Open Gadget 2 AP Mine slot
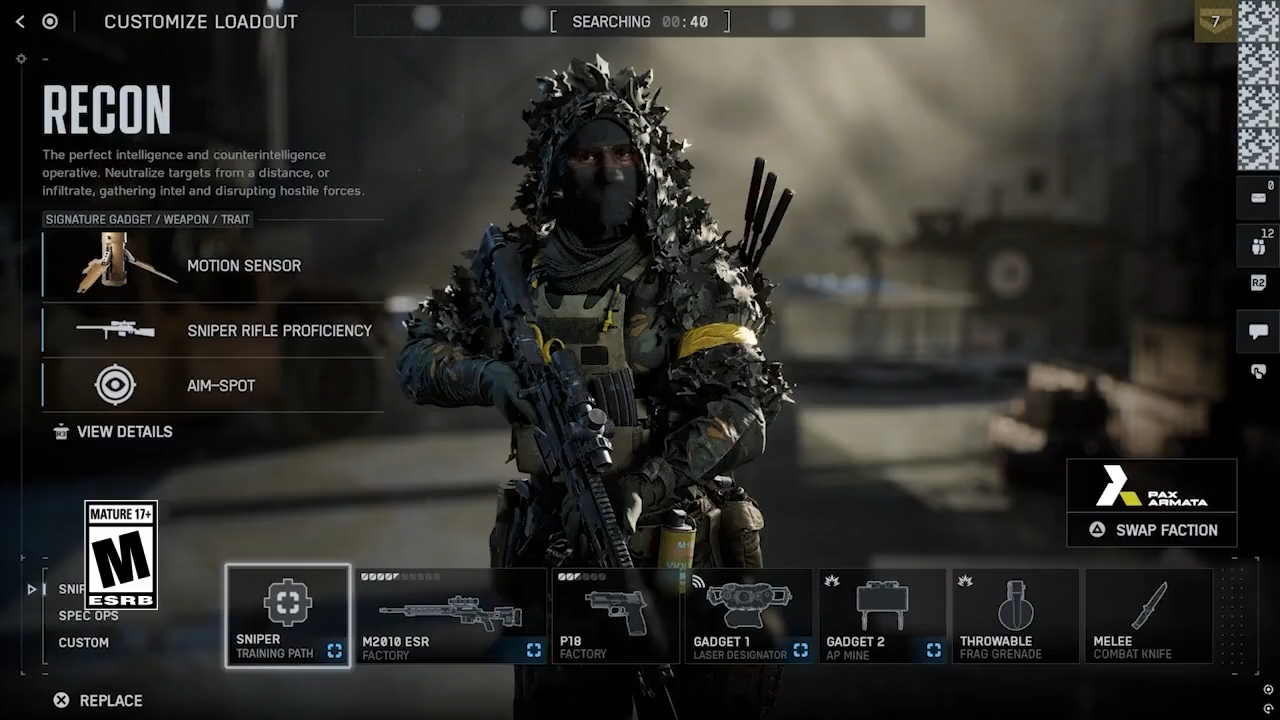Screen dimensions: 1280x720 [x=882, y=616]
